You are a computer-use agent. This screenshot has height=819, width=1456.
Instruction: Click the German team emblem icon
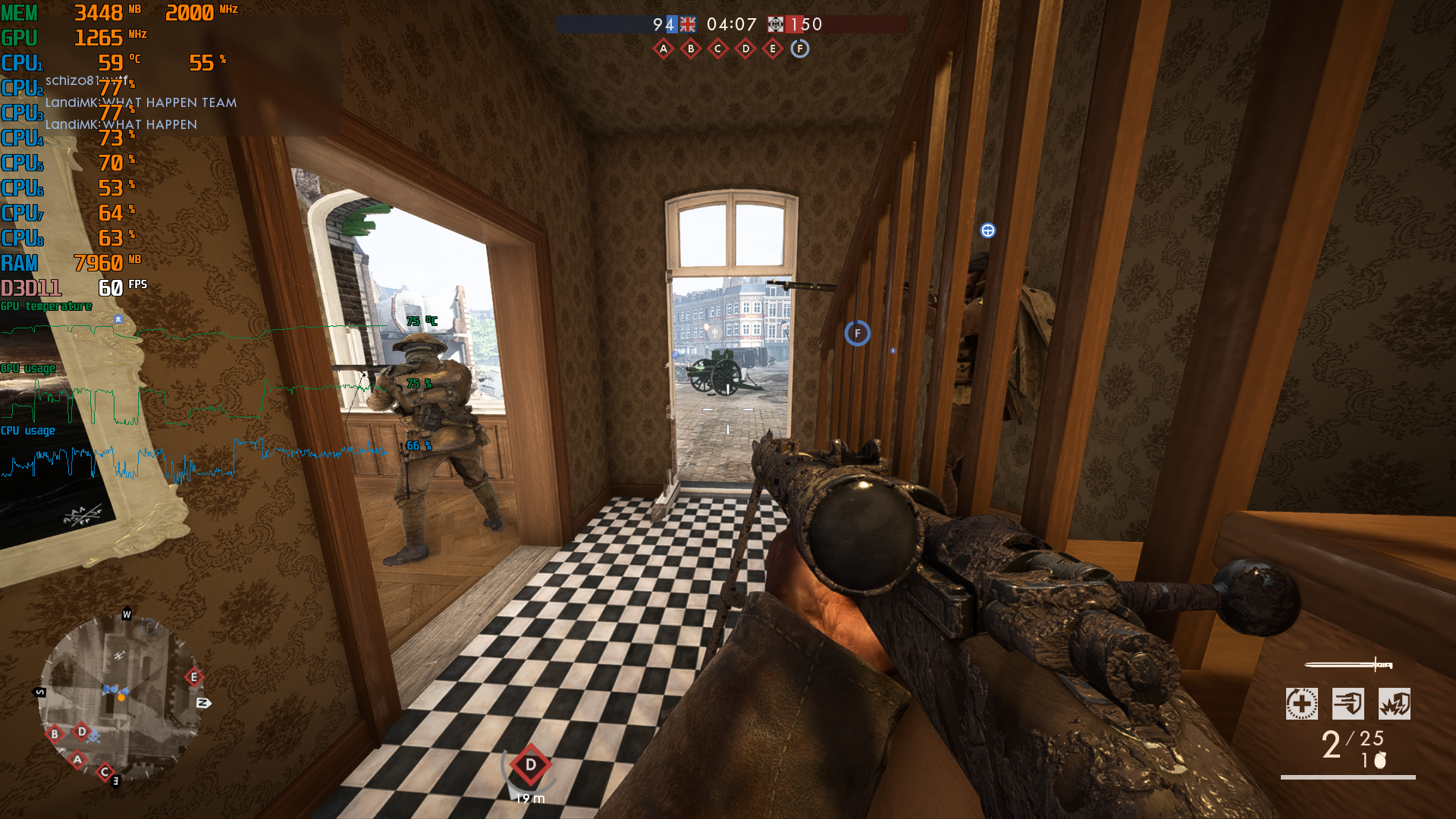click(x=775, y=24)
